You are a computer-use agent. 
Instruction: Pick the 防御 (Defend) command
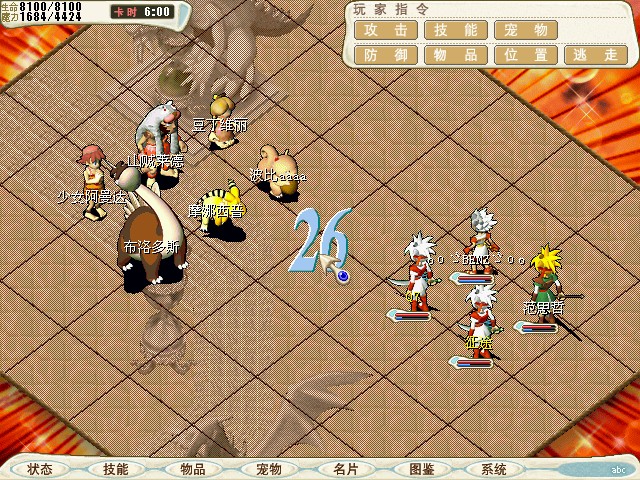coord(385,55)
